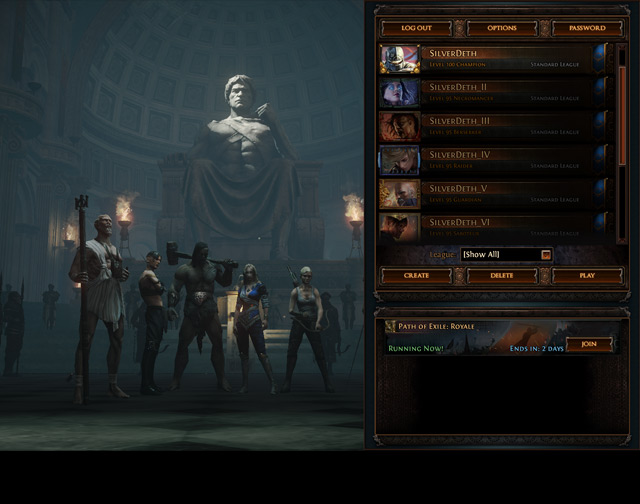Select the SilverDeth level 100 character
The height and width of the screenshot is (504, 640).
[493, 58]
